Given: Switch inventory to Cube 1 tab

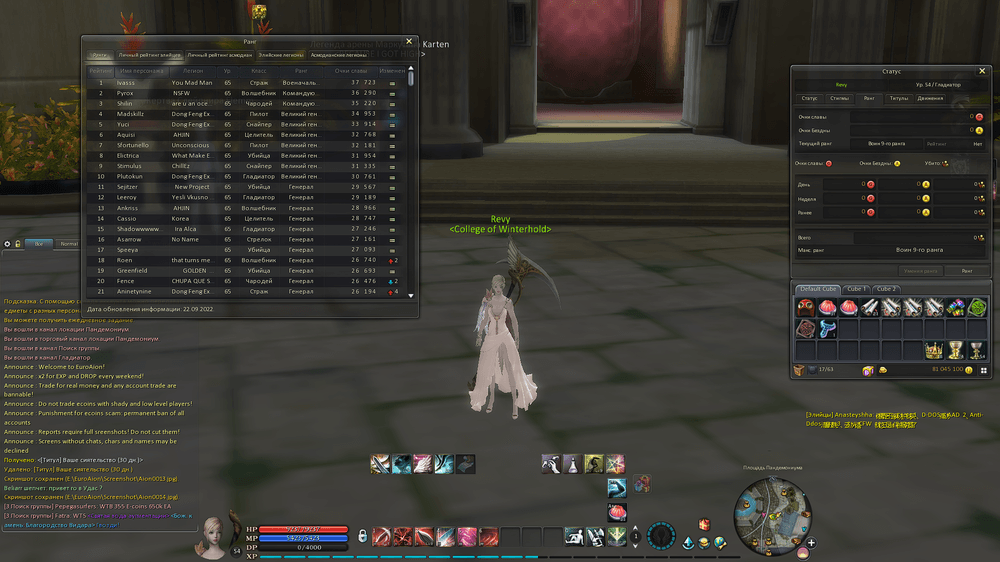Looking at the screenshot, I should 856,289.
